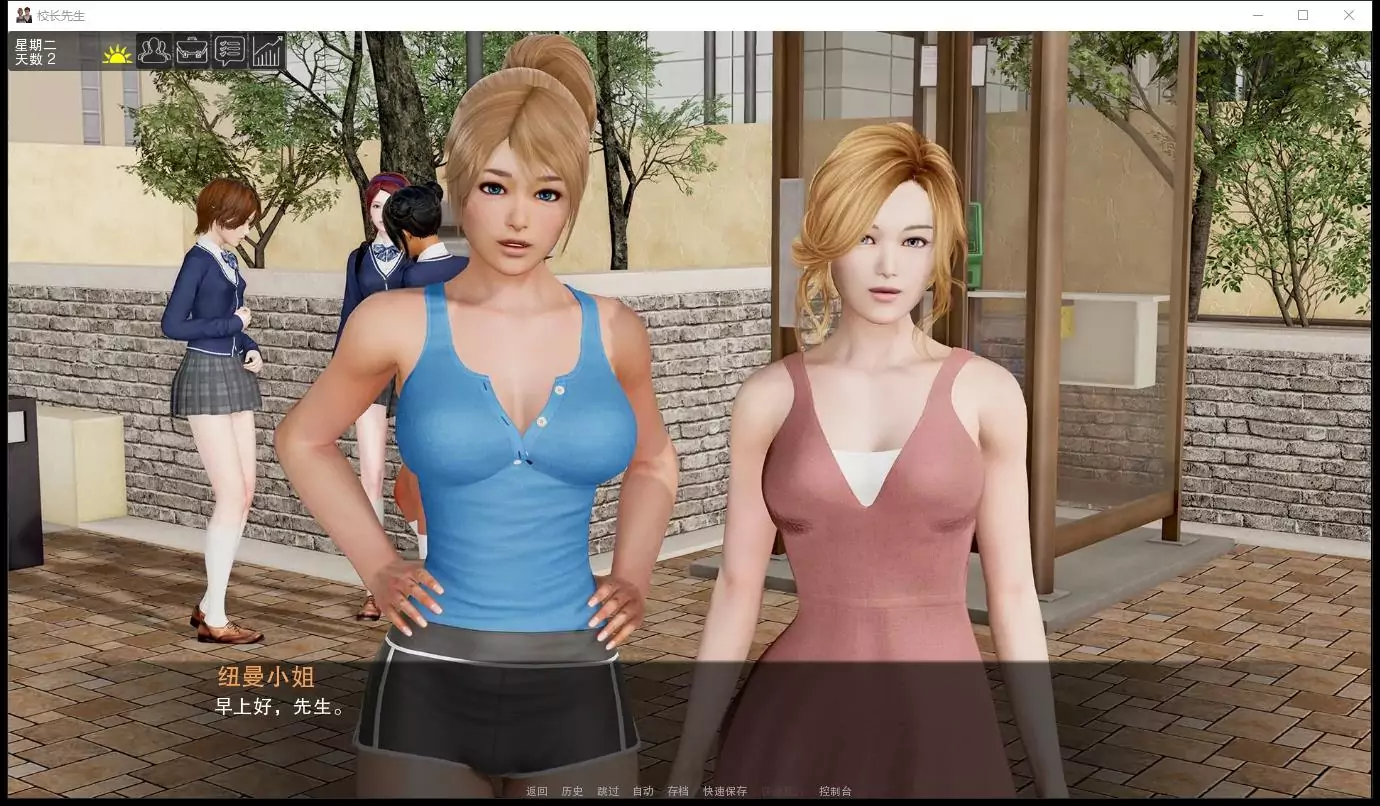Open the briefcase inventory icon
Image resolution: width=1380 pixels, height=806 pixels.
pos(191,50)
